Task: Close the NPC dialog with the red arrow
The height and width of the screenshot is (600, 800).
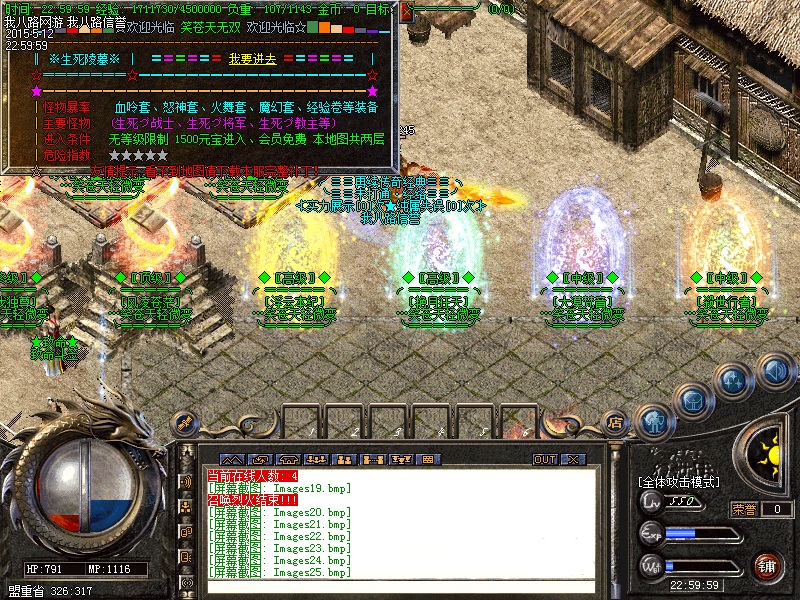Action: [406, 13]
